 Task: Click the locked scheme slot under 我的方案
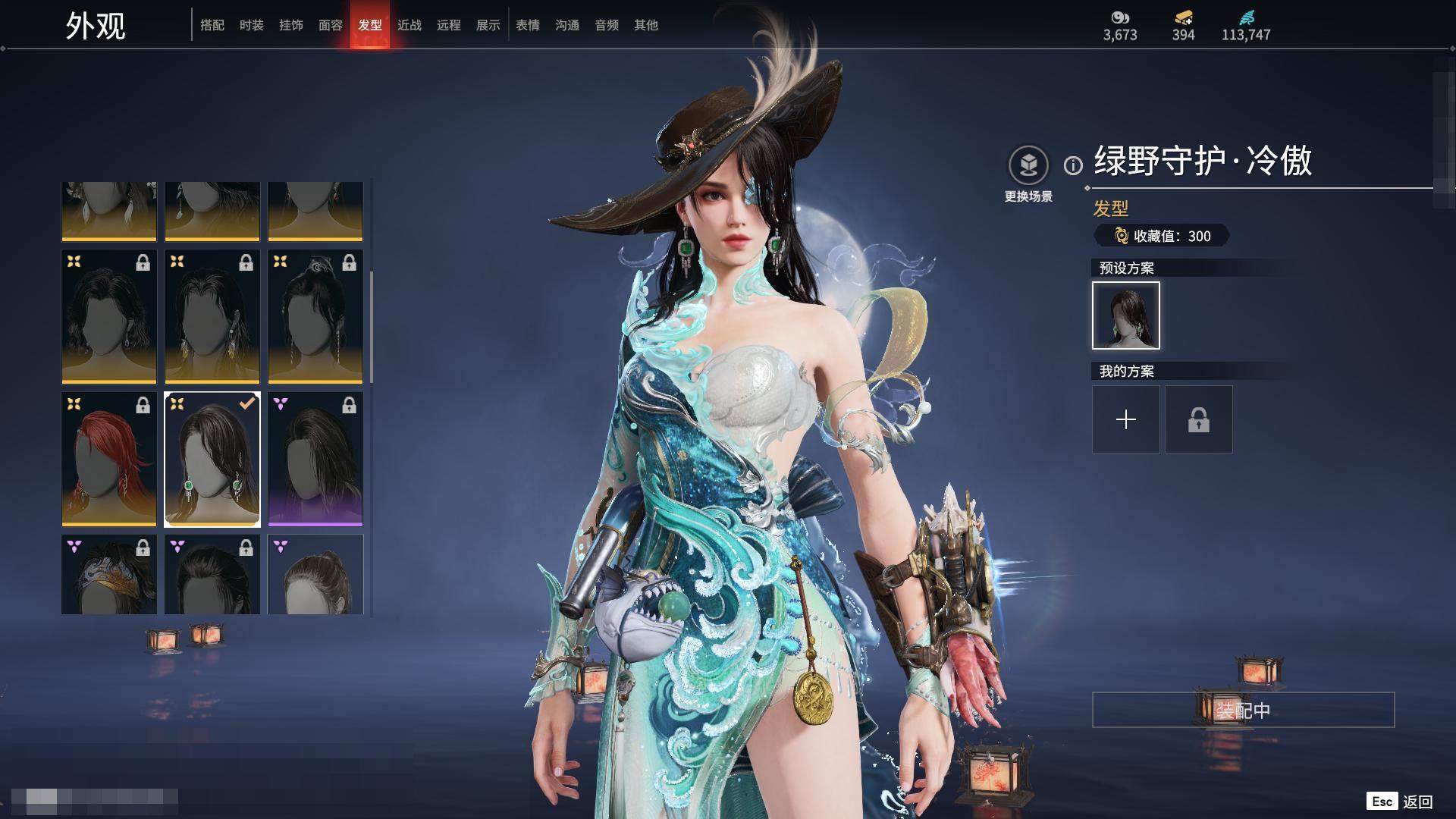click(x=1199, y=419)
